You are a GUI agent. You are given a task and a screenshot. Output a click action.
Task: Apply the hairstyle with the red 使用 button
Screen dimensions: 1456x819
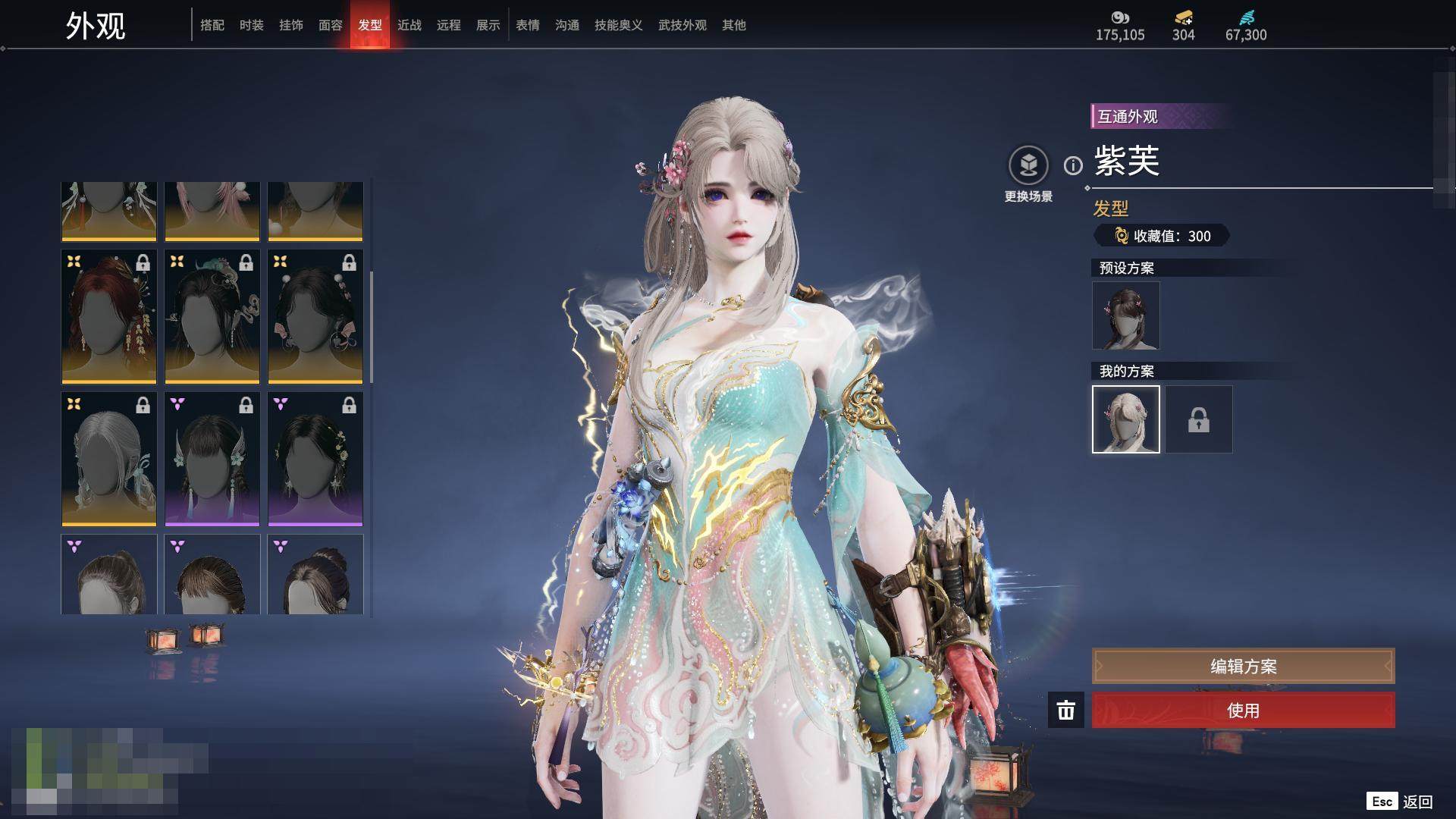(x=1243, y=711)
